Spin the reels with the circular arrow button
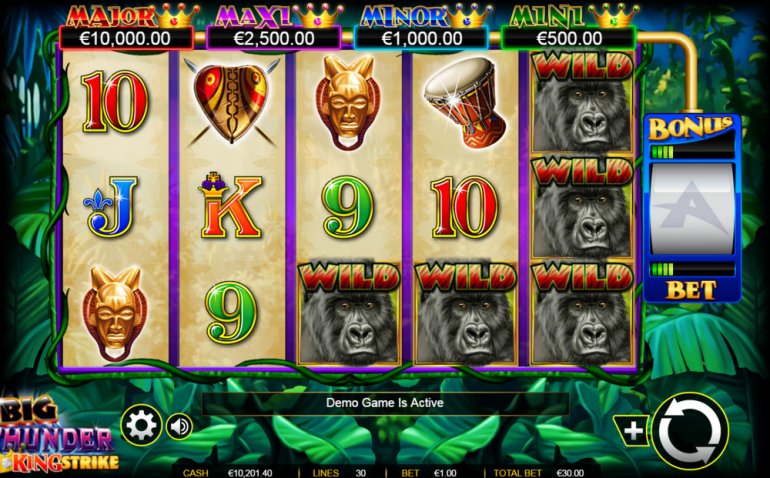The image size is (770, 478). tap(691, 431)
